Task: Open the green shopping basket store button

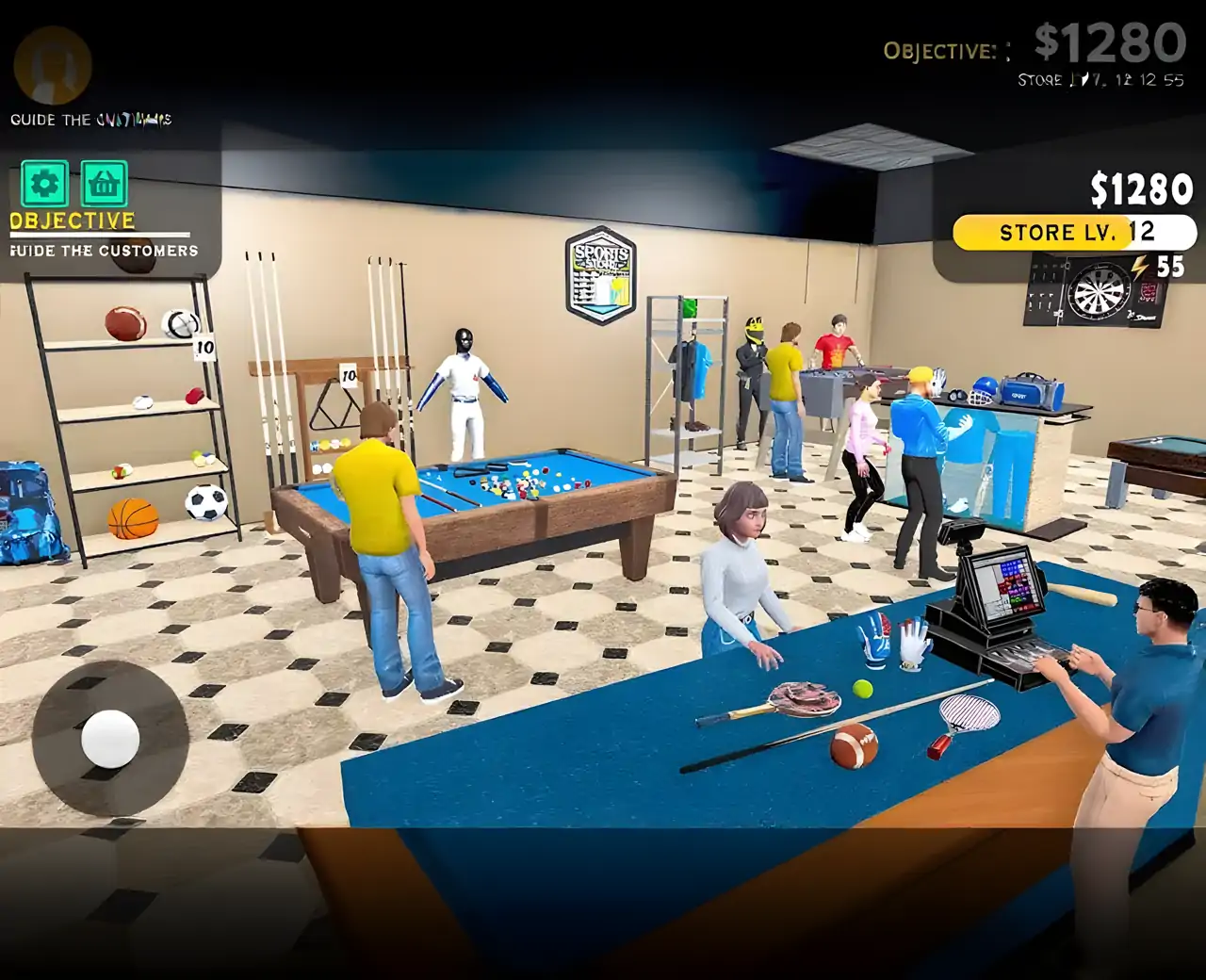Action: coord(104,184)
